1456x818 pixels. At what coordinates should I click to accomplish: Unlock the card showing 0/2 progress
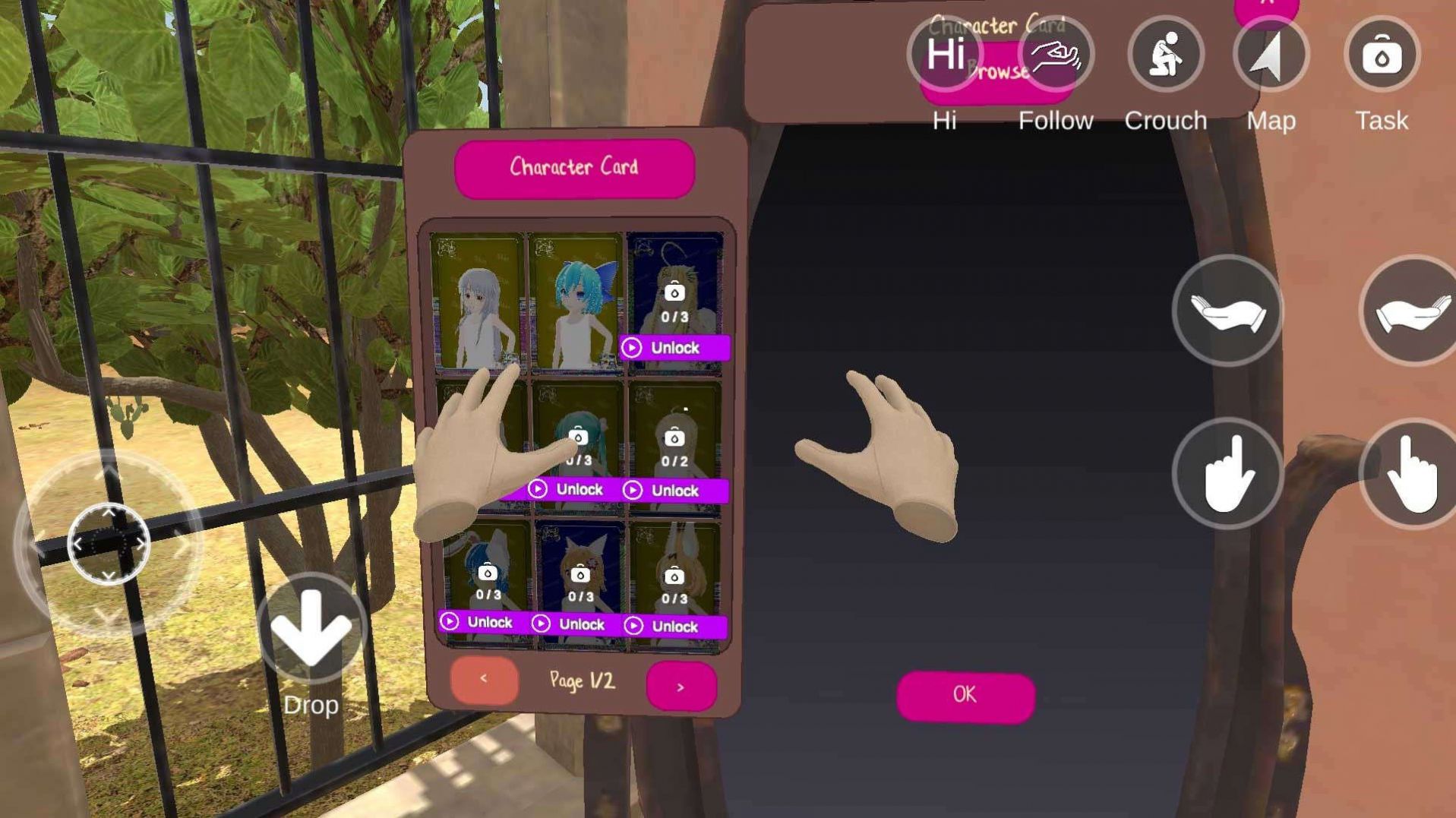[674, 491]
